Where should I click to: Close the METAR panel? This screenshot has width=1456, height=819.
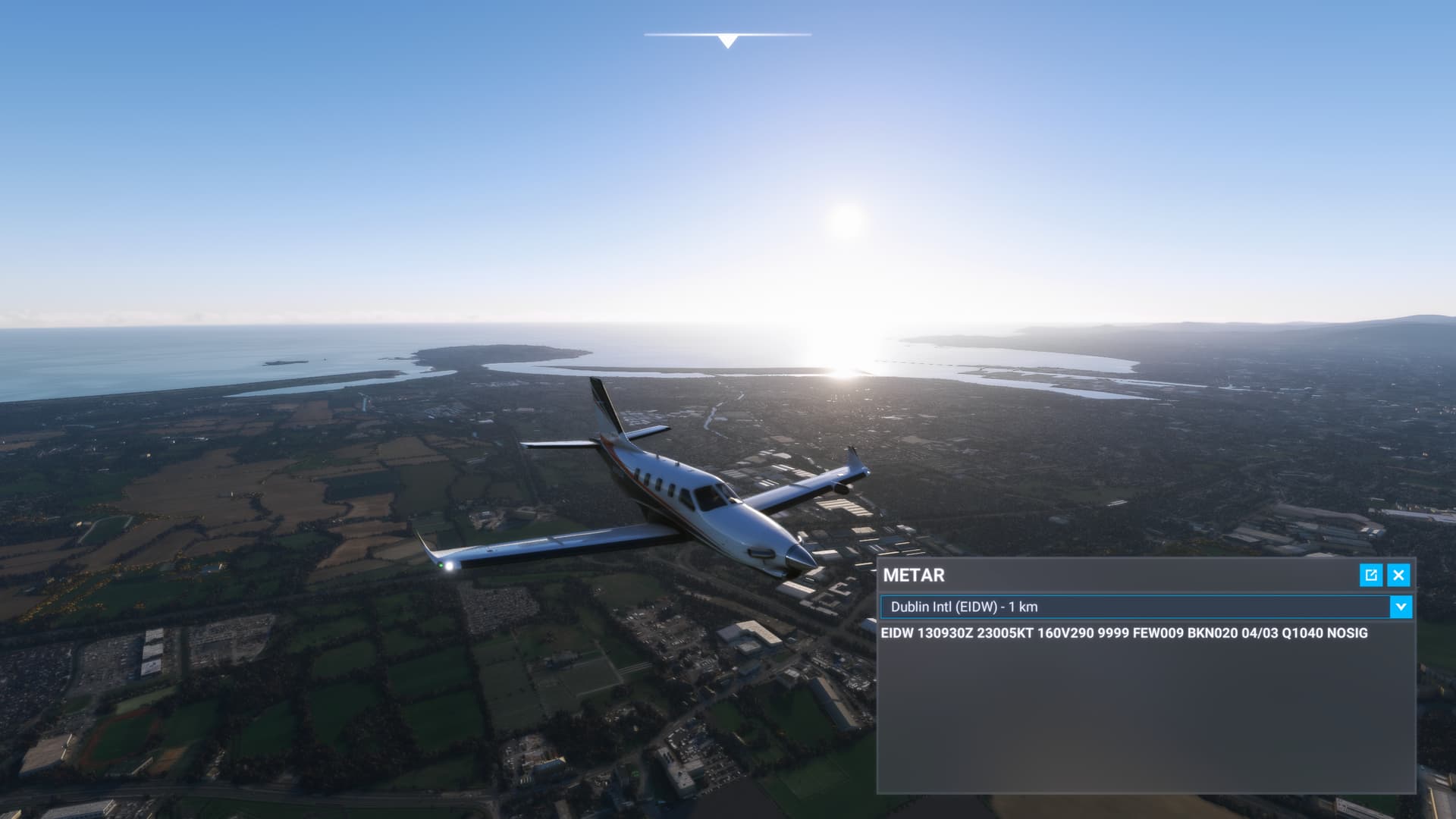pos(1398,575)
